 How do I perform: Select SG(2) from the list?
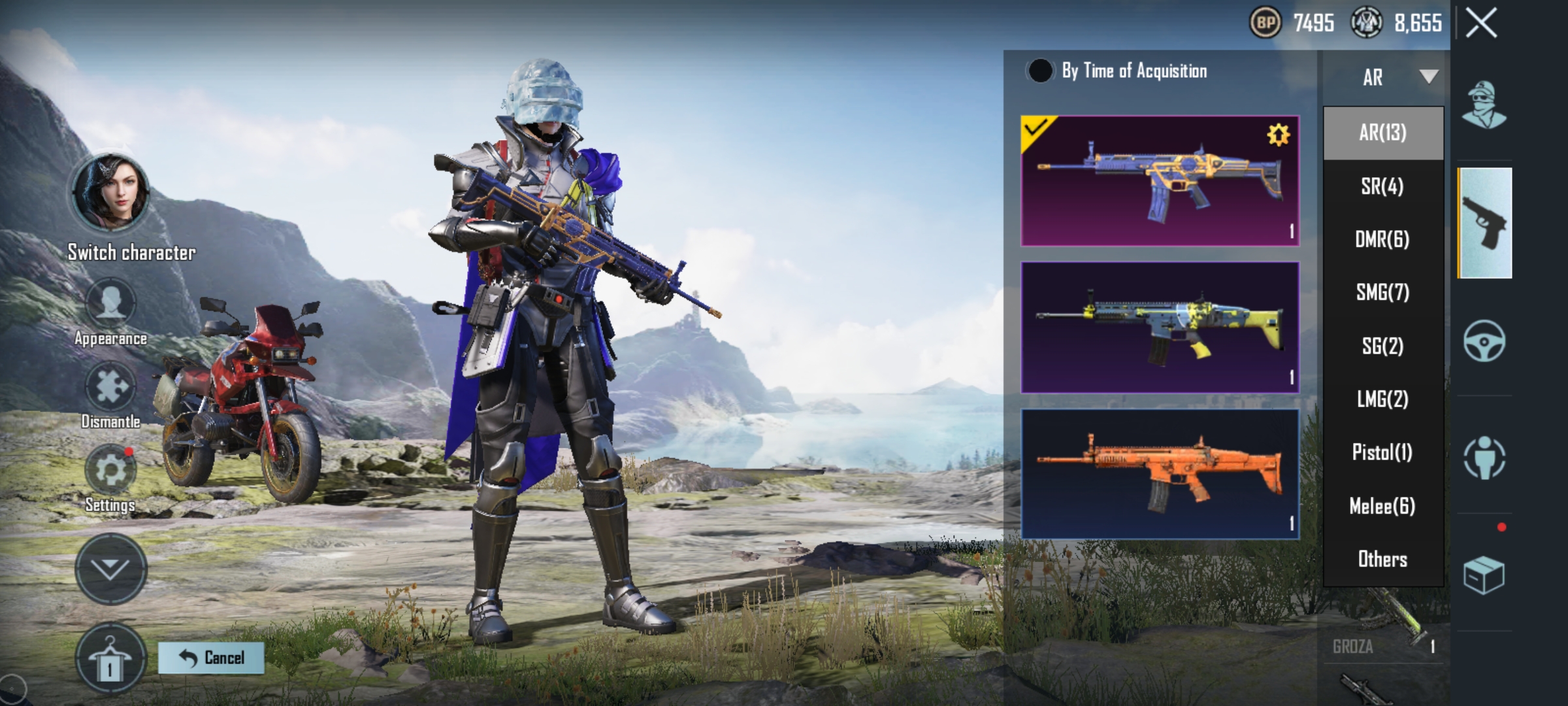(1382, 346)
